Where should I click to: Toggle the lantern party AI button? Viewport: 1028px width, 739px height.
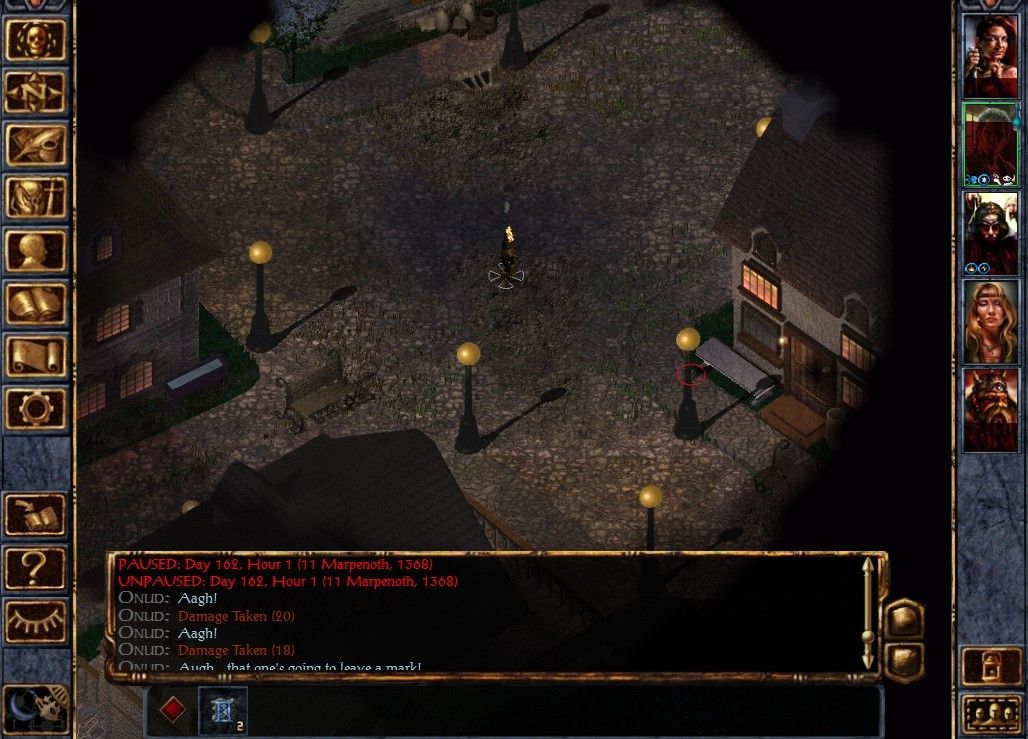click(990, 667)
